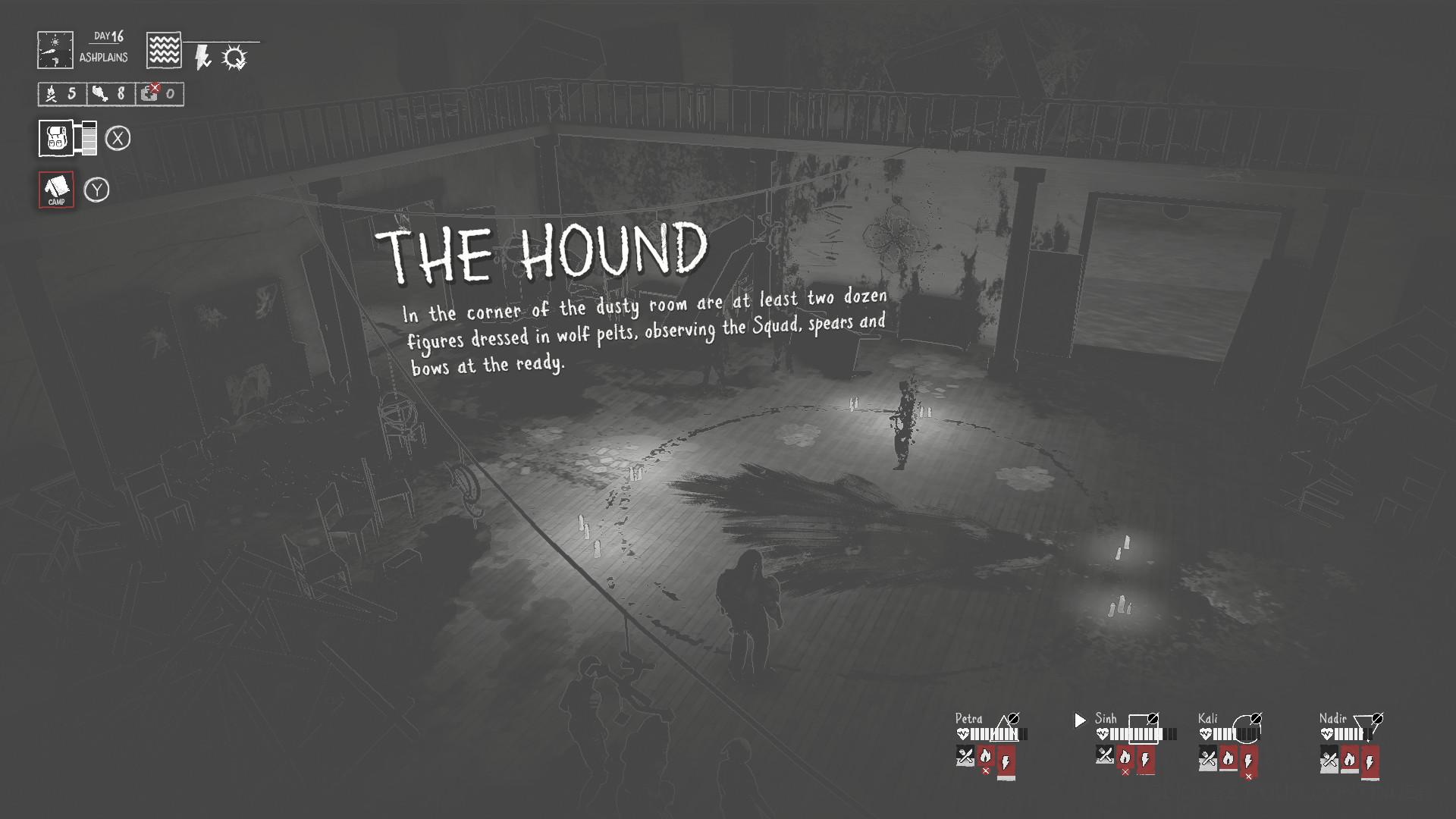The height and width of the screenshot is (819, 1456).
Task: Click the meat rations resource icon
Action: click(101, 93)
